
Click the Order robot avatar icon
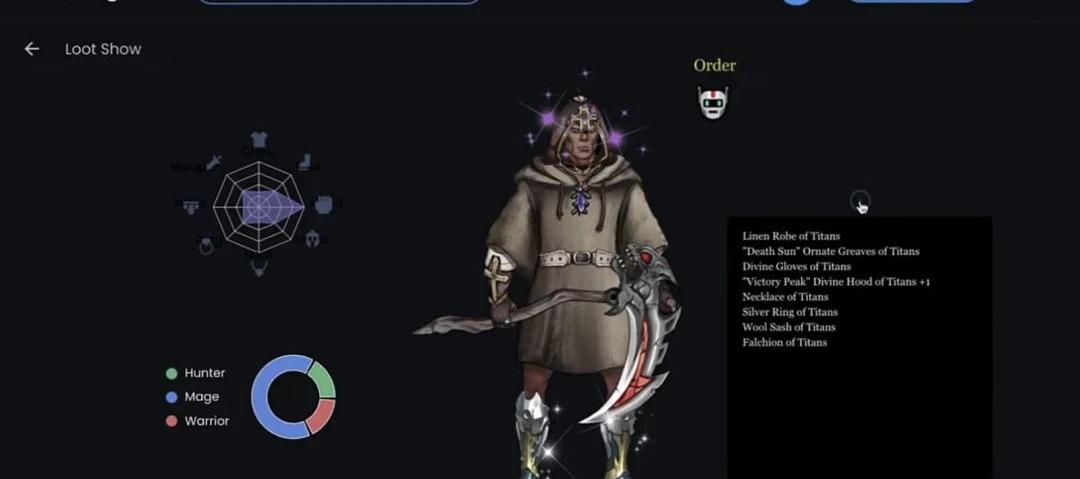713,101
